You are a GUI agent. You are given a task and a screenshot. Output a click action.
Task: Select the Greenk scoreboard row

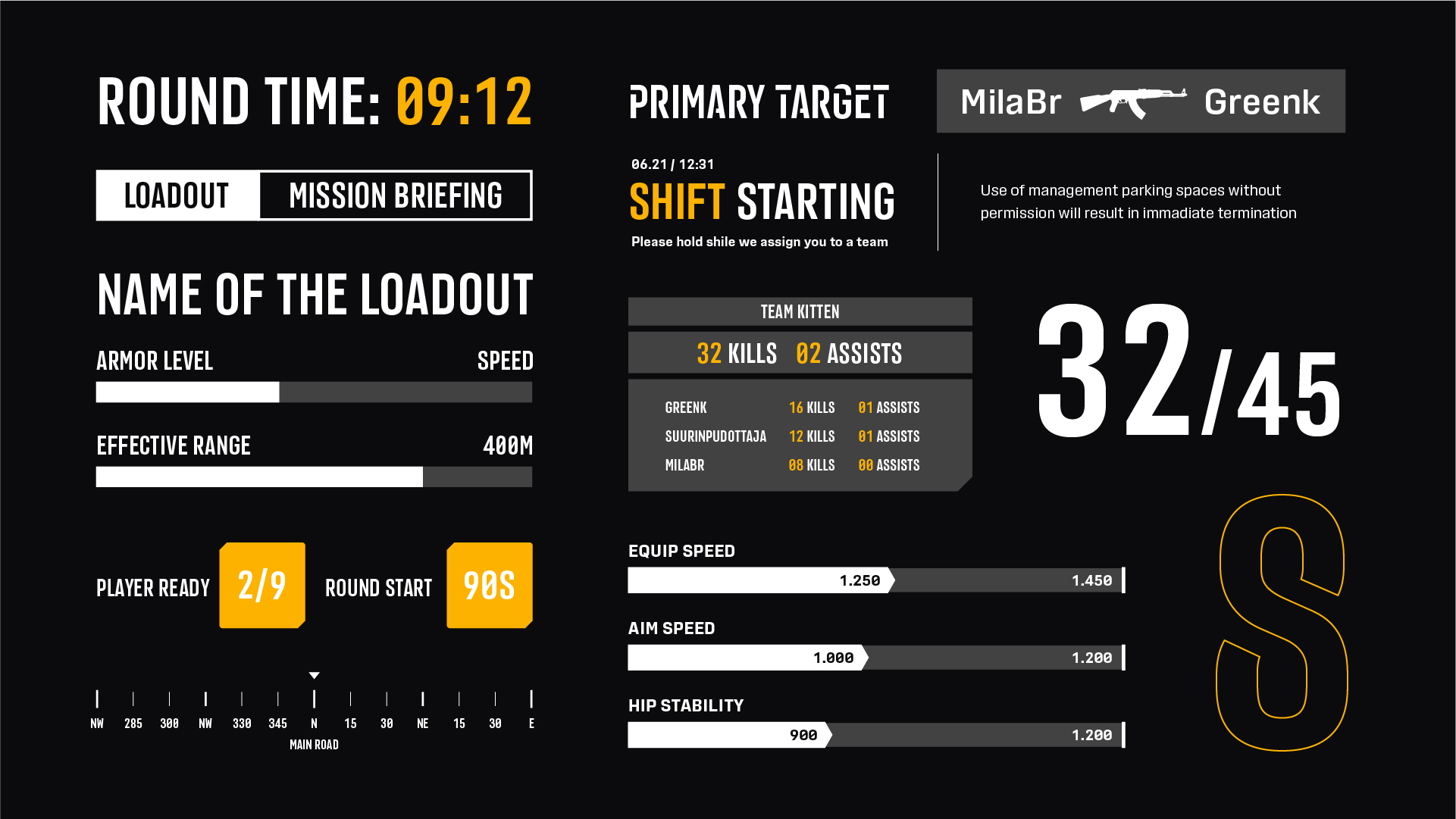792,408
